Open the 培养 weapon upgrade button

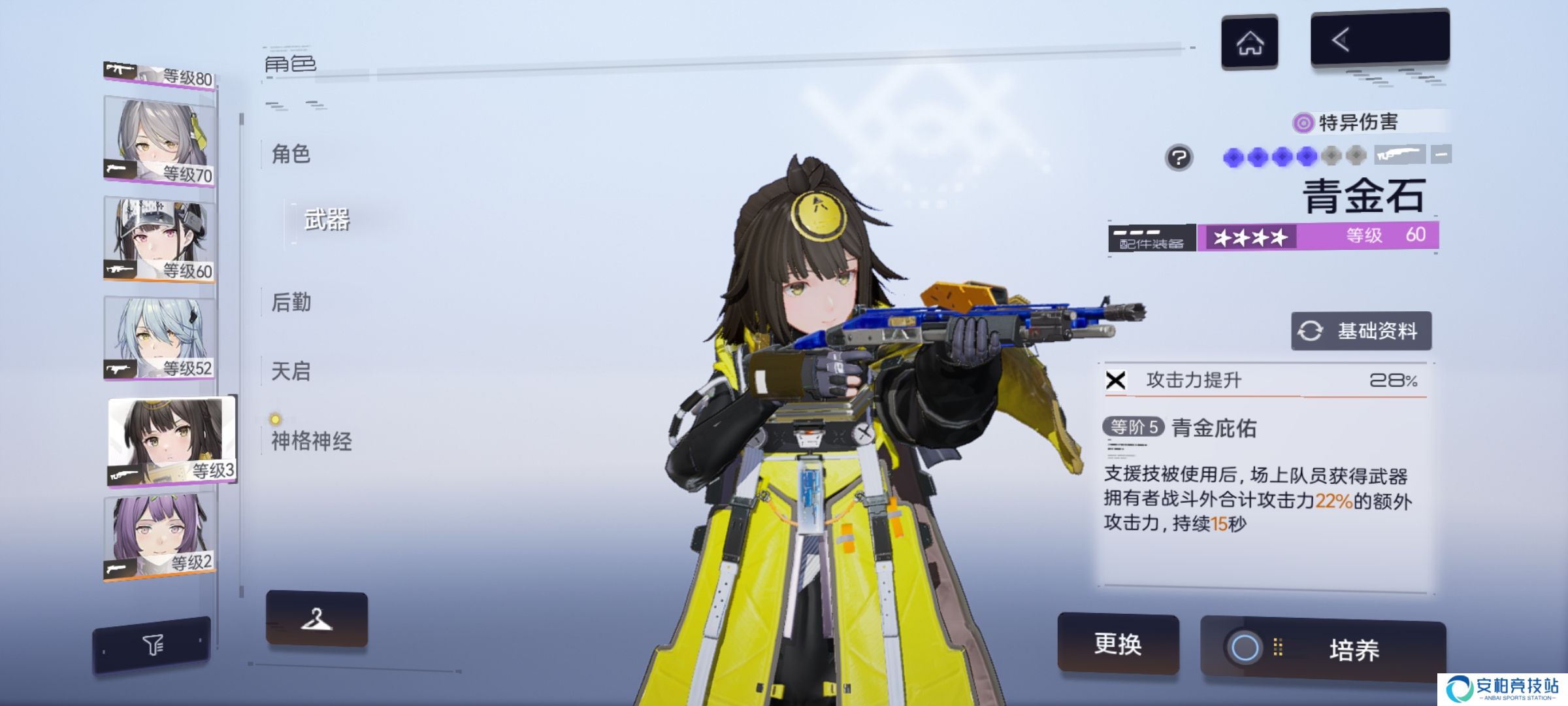pos(1323,648)
